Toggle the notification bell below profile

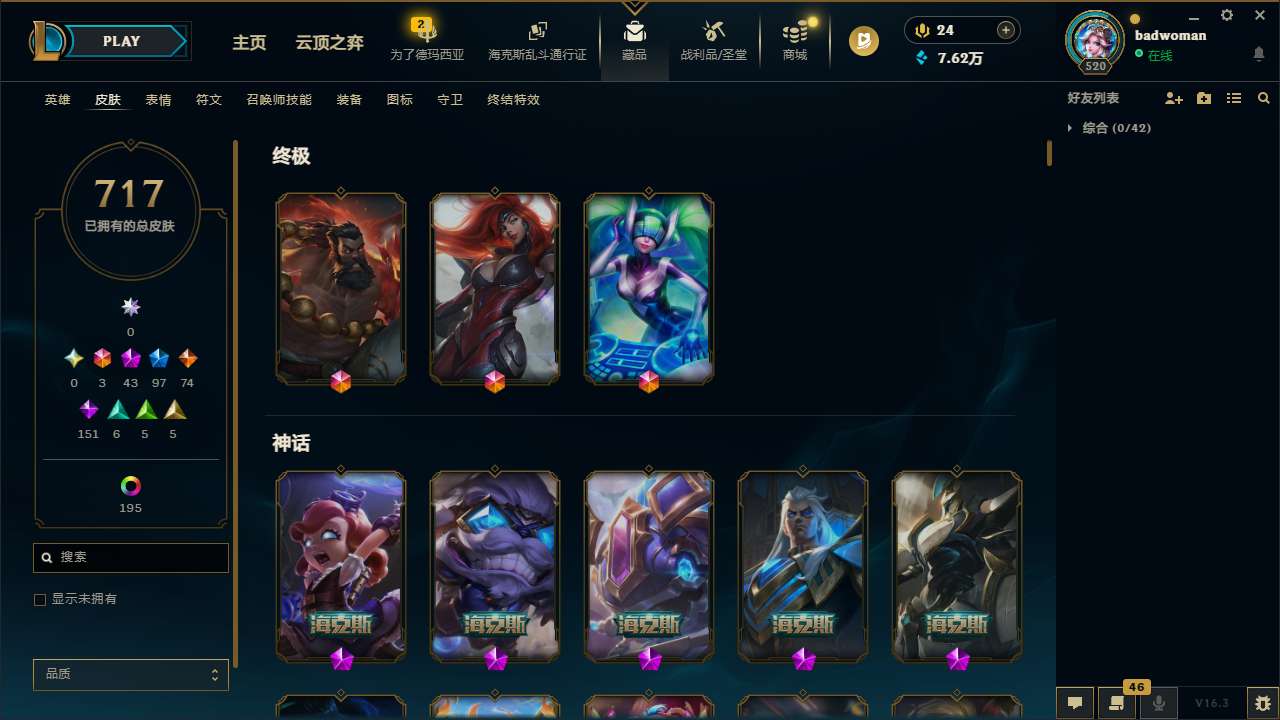1258,53
